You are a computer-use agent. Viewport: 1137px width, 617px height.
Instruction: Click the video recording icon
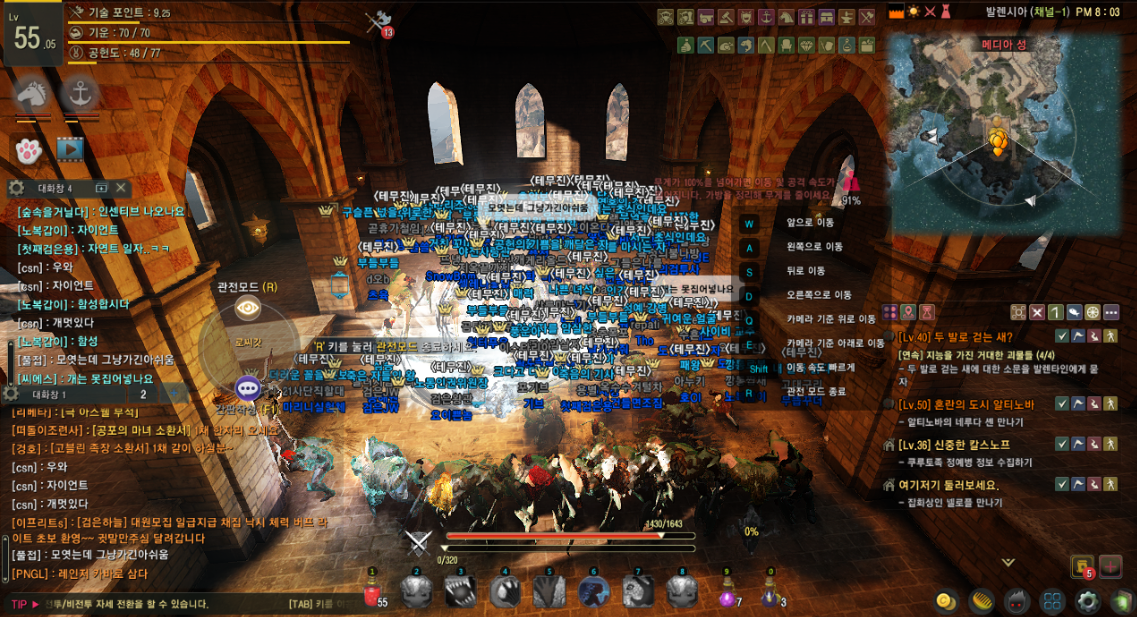[x=70, y=149]
